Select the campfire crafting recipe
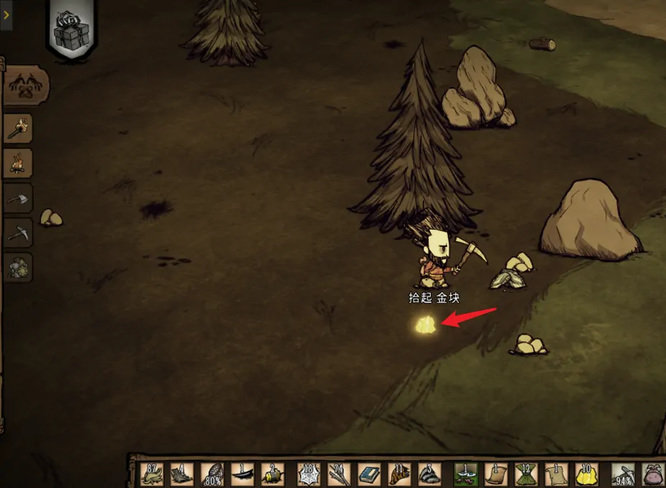The height and width of the screenshot is (488, 666). 19,162
